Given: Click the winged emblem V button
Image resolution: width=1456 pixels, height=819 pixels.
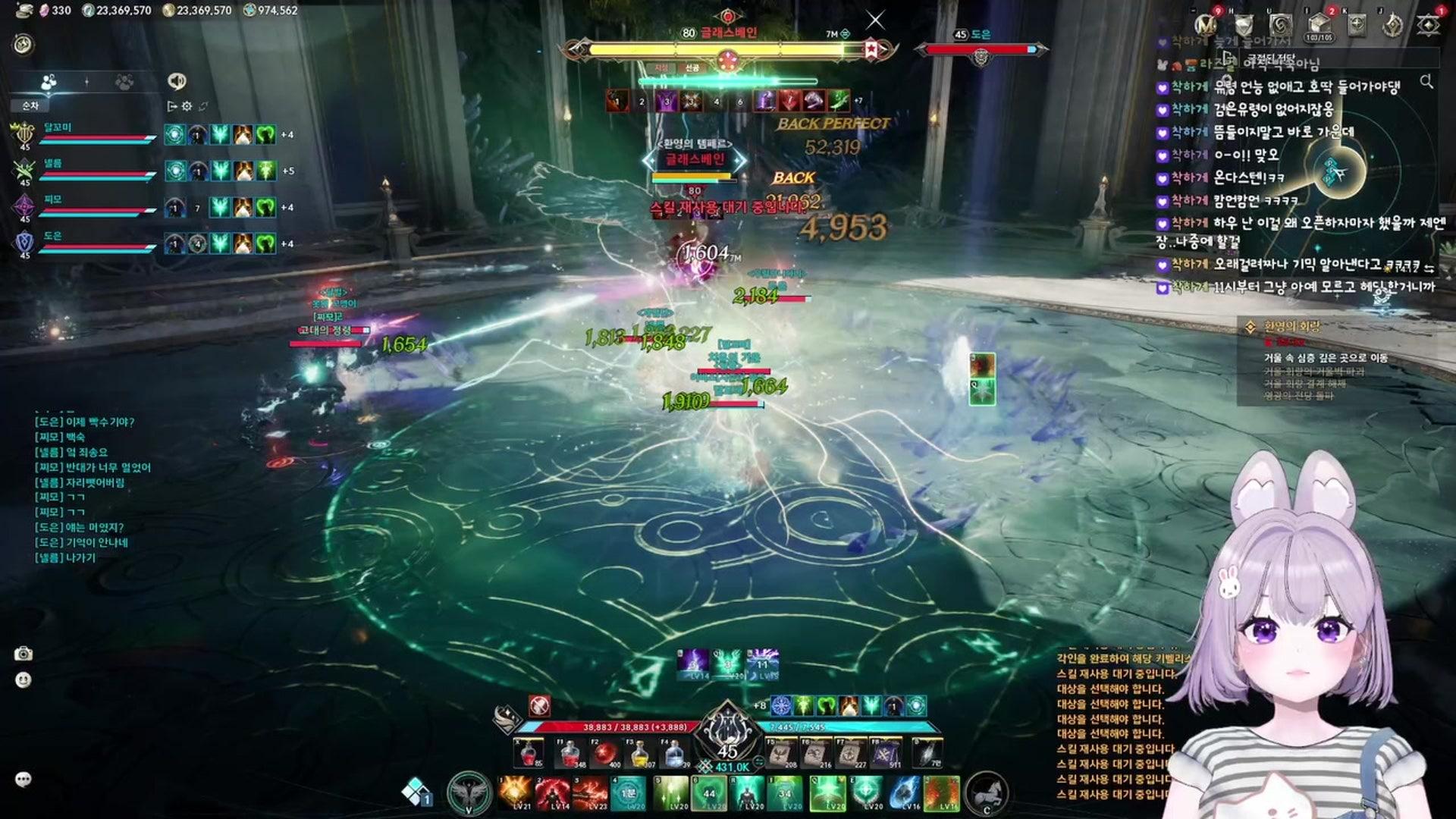Looking at the screenshot, I should pos(468,793).
